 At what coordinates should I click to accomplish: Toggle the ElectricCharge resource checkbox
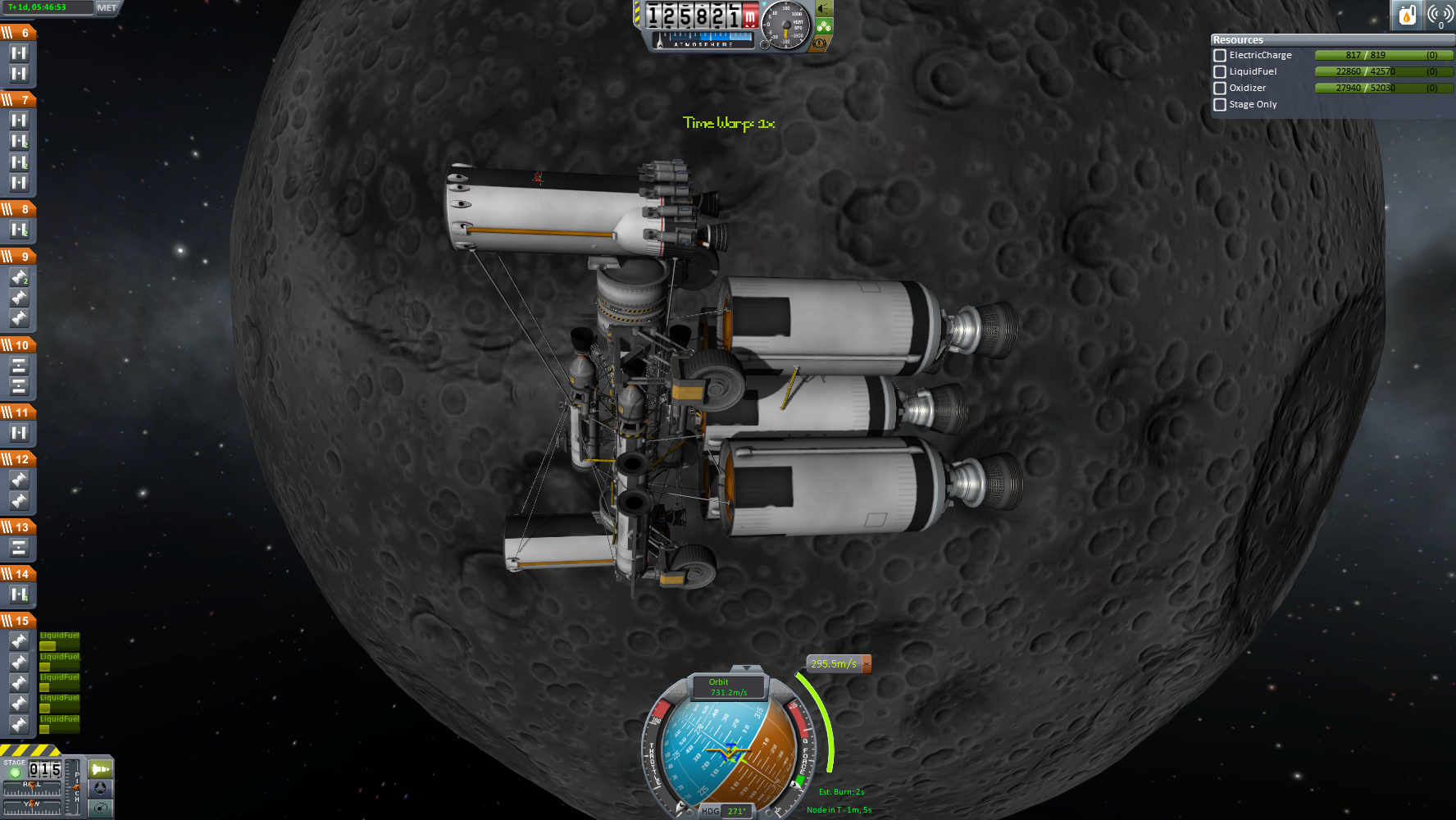(1220, 56)
